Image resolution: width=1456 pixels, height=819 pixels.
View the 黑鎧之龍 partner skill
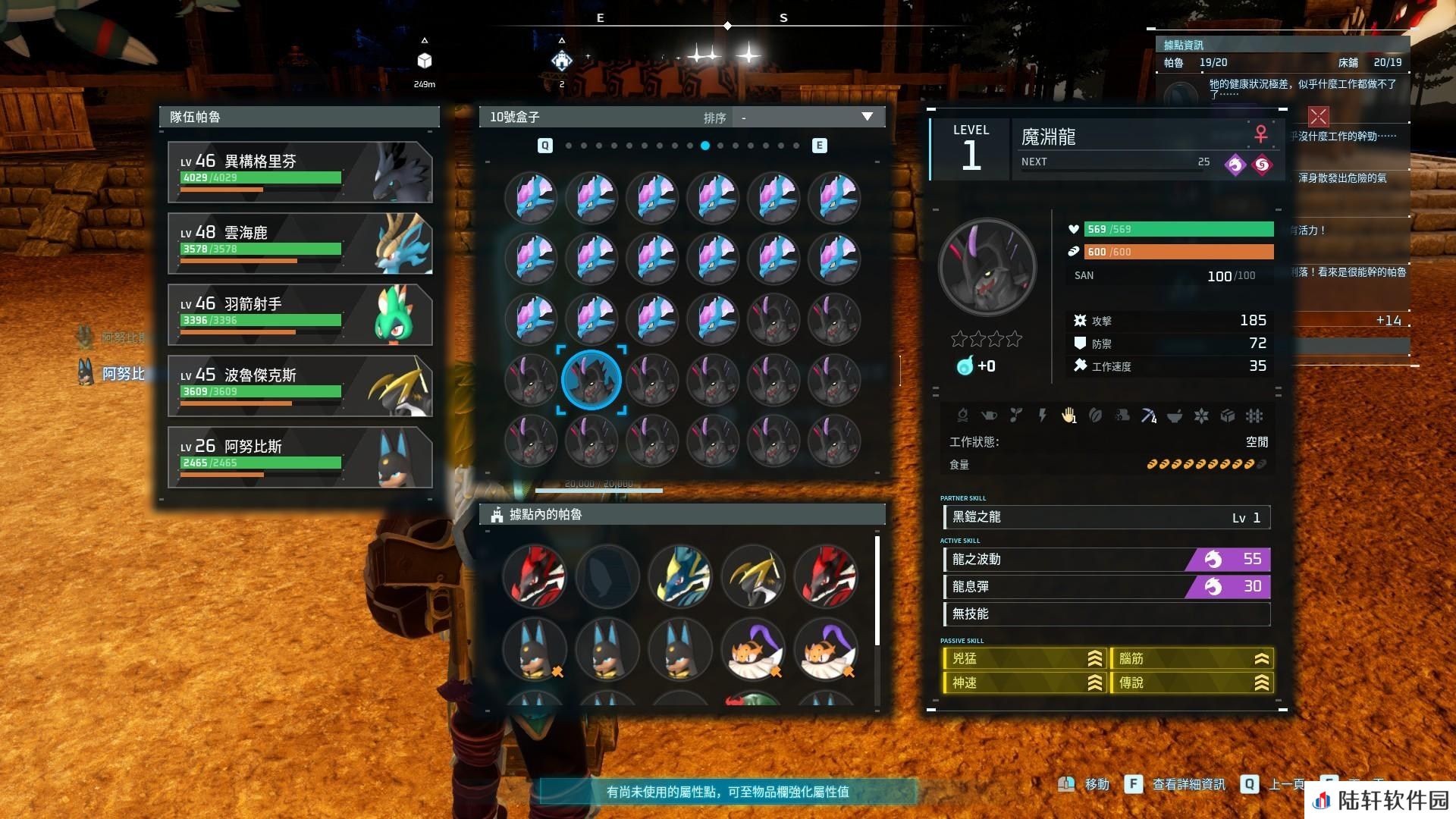pyautogui.click(x=1106, y=517)
